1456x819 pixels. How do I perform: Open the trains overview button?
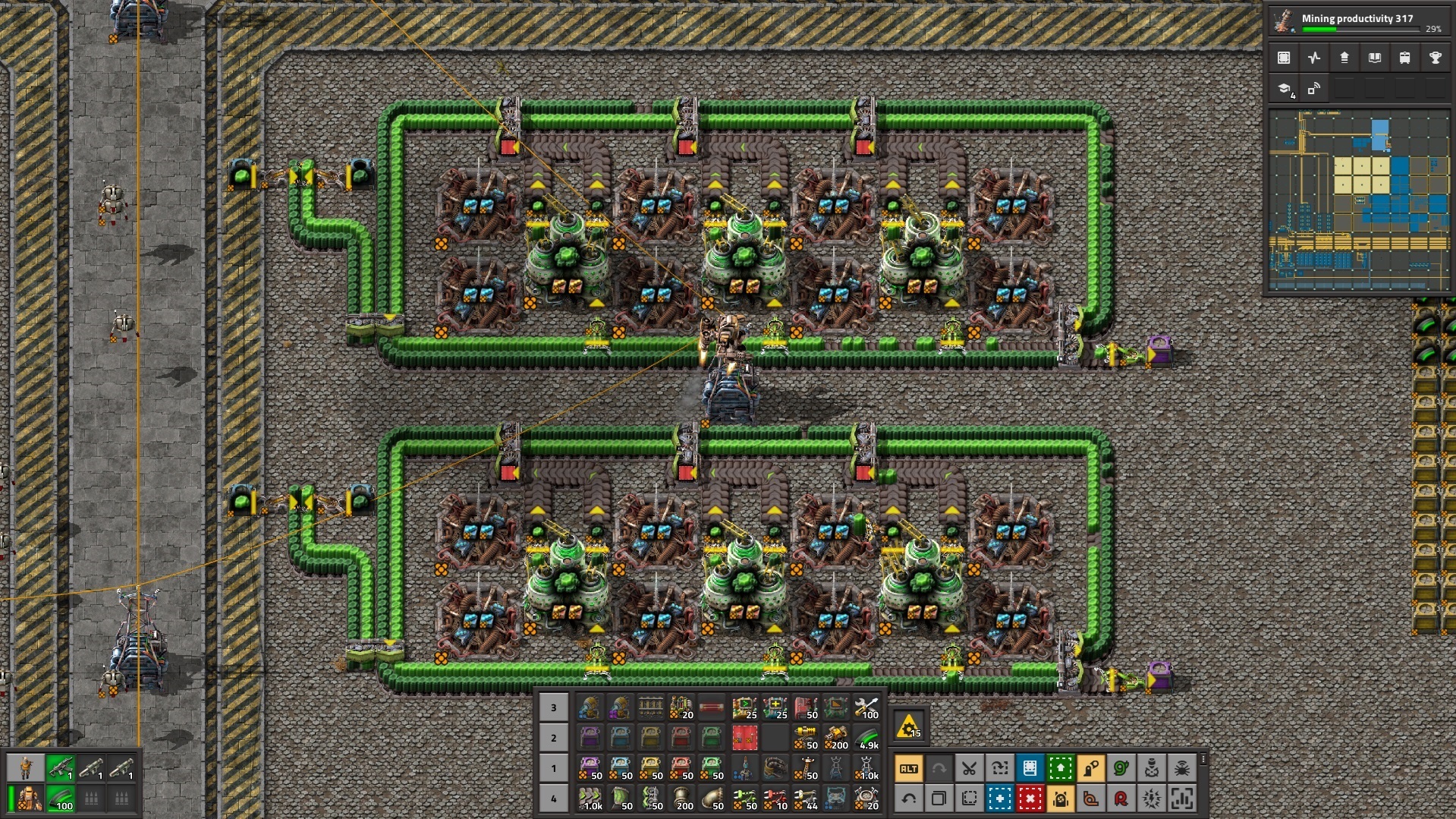pyautogui.click(x=1404, y=58)
